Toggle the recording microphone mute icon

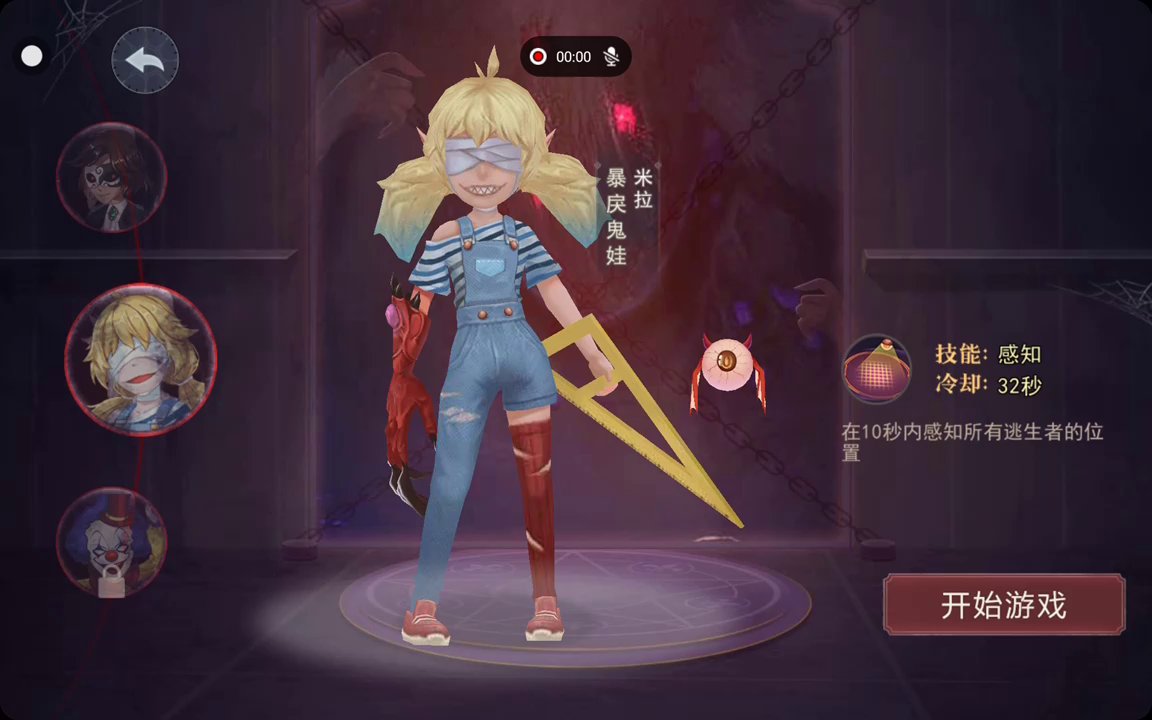(611, 57)
